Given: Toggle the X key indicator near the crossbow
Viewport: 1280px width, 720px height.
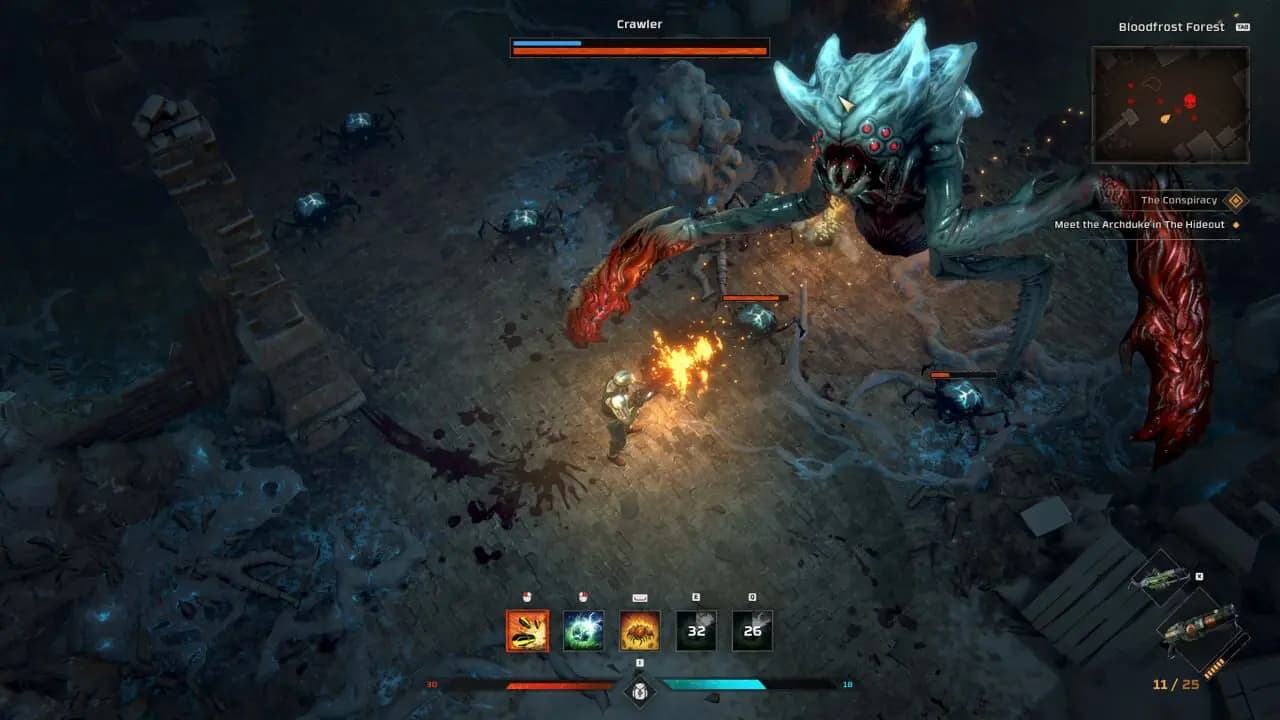Looking at the screenshot, I should (1198, 577).
